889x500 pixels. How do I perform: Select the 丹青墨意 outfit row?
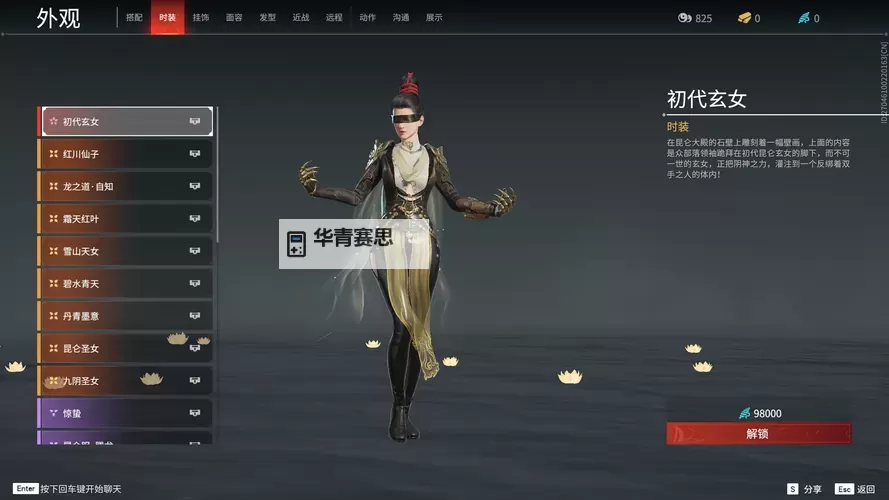coord(125,316)
